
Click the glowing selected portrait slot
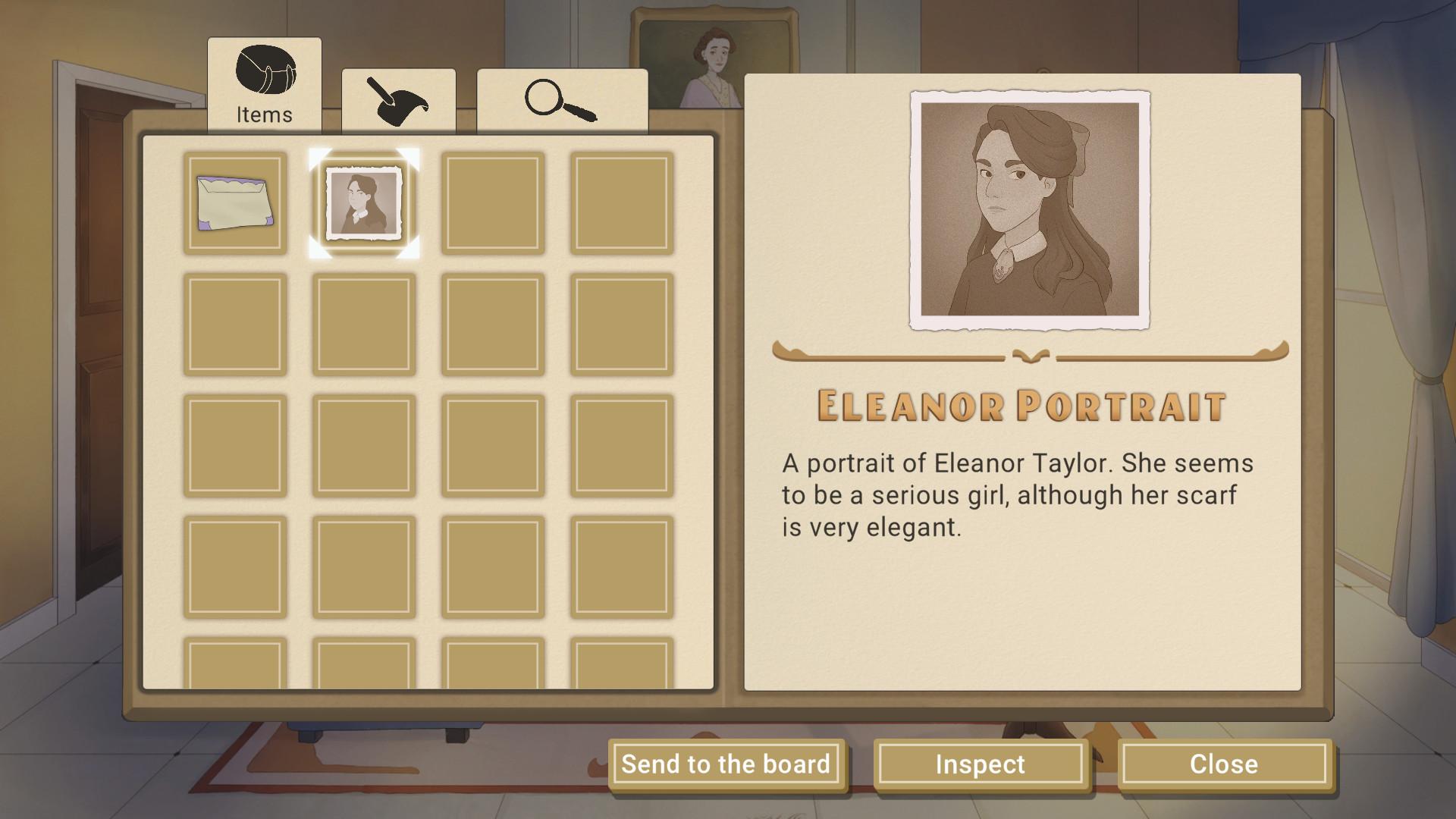pos(363,202)
